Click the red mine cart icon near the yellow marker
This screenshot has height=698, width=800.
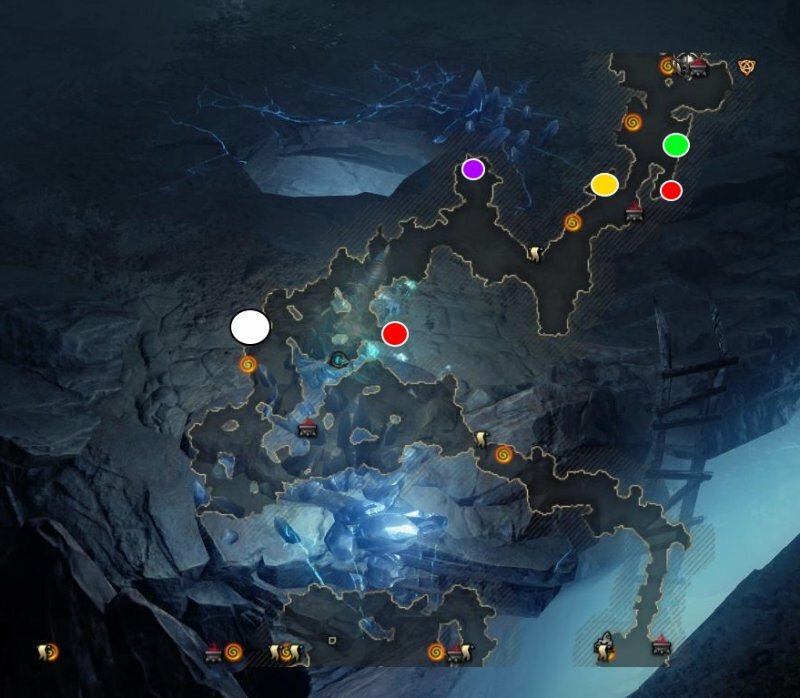[x=634, y=213]
